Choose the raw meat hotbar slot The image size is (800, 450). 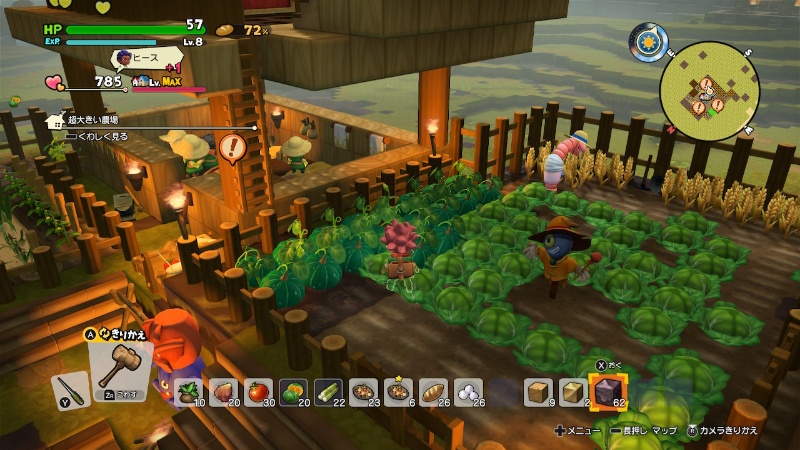[x=224, y=393]
